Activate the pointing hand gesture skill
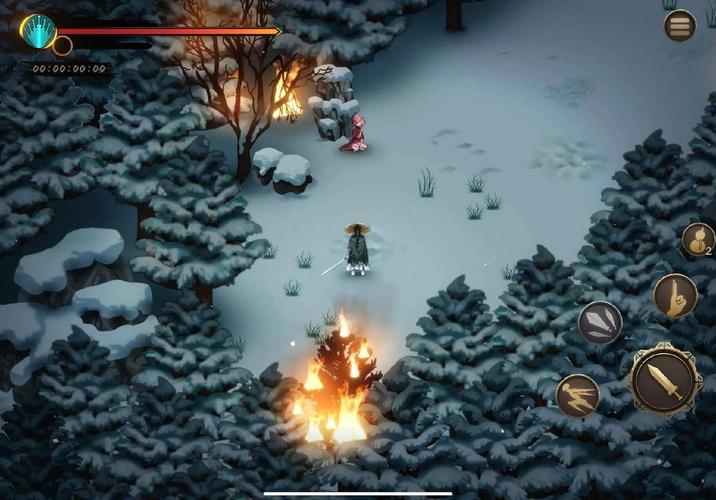 [x=675, y=295]
